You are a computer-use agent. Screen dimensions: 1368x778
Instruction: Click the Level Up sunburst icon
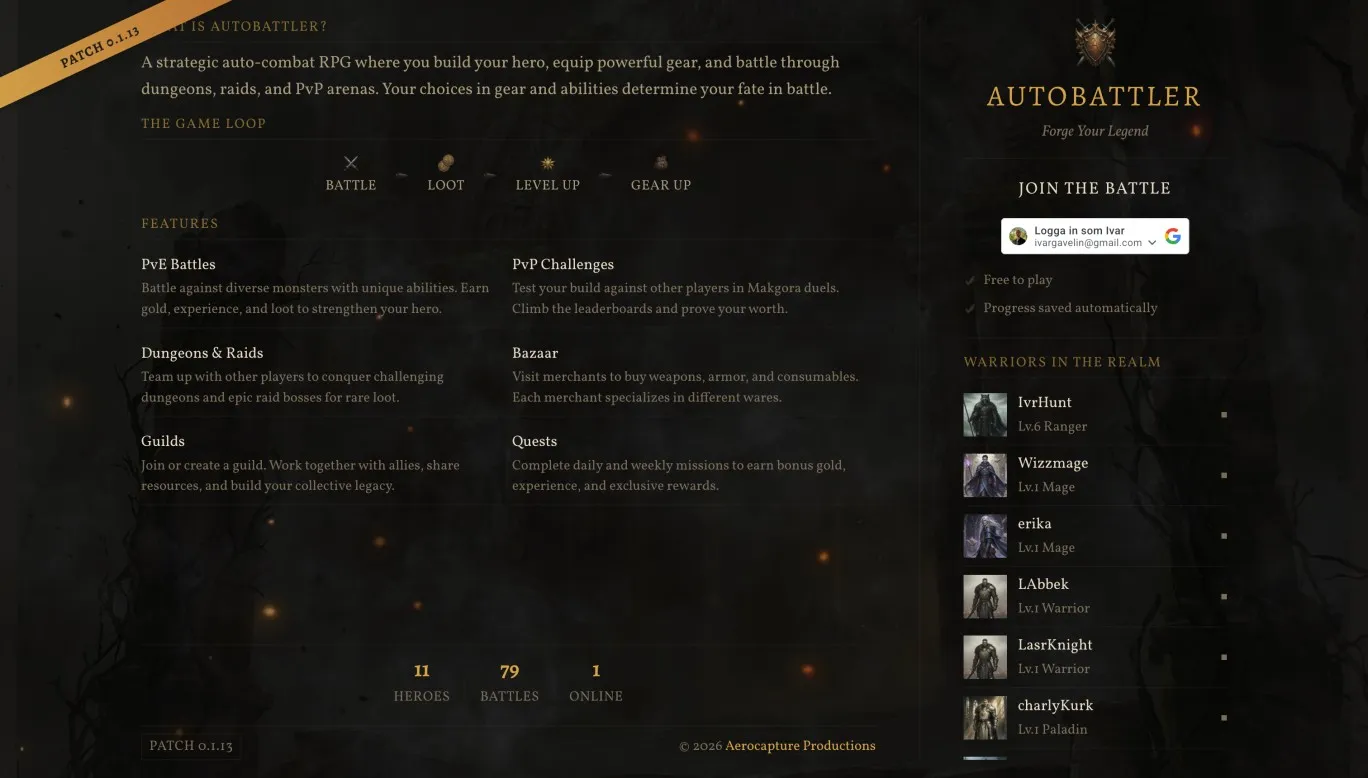coord(547,162)
